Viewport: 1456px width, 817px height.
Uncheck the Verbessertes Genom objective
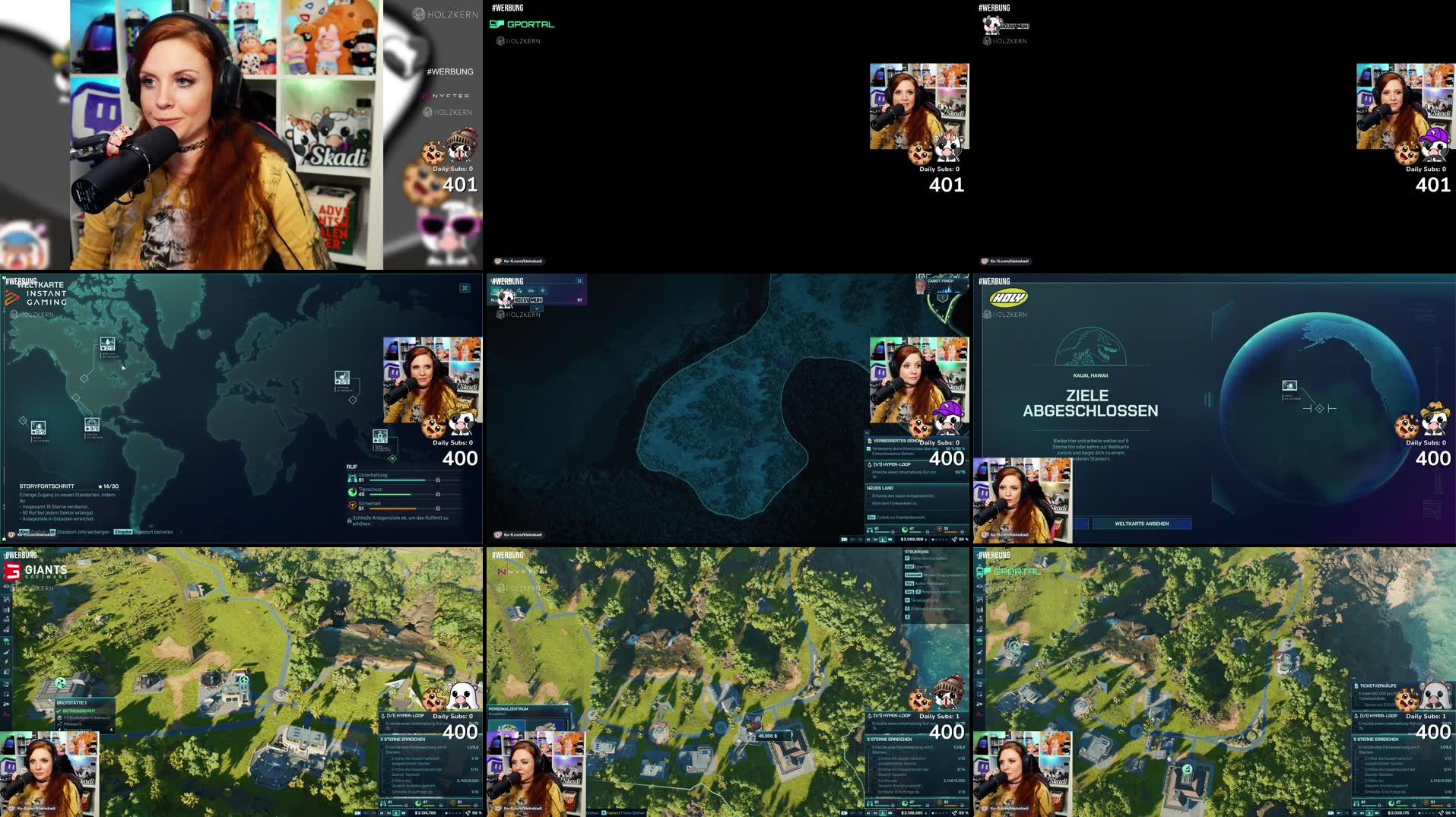[868, 449]
